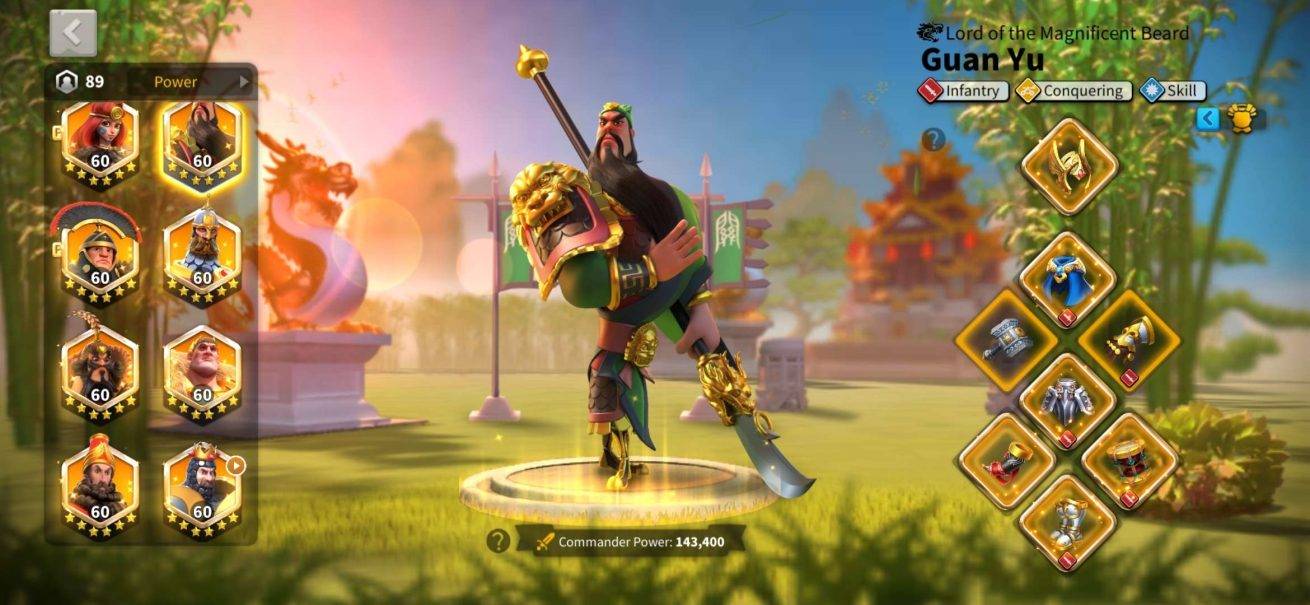
Task: Open the red war drum accessory slot
Action: (x=1129, y=461)
